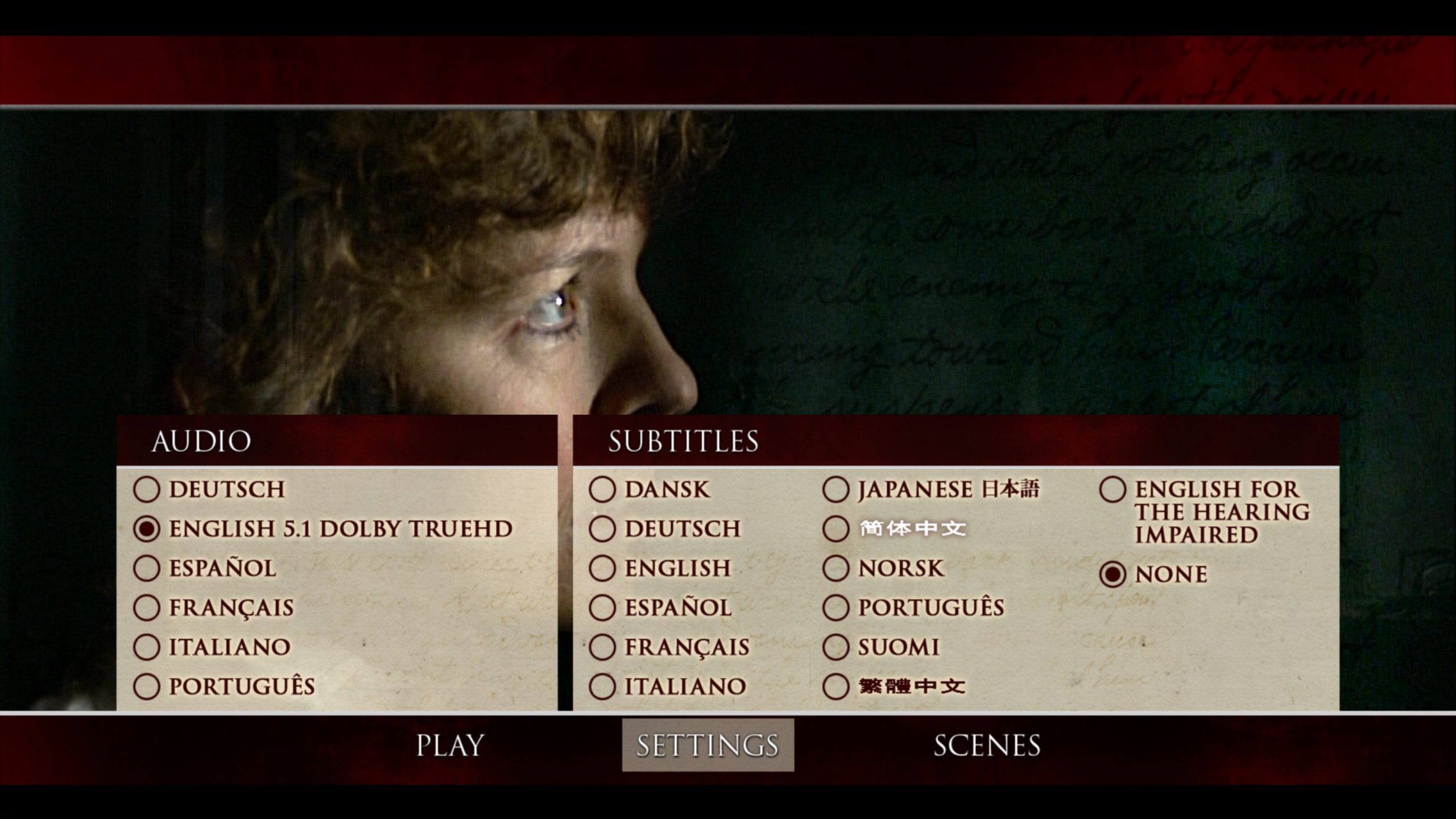Select the highlighted Settings menu entry
Image resolution: width=1456 pixels, height=819 pixels.
click(x=708, y=745)
